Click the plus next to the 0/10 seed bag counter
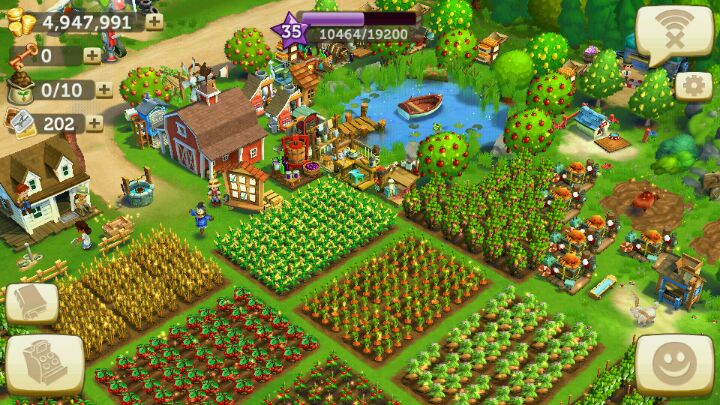 (x=104, y=90)
